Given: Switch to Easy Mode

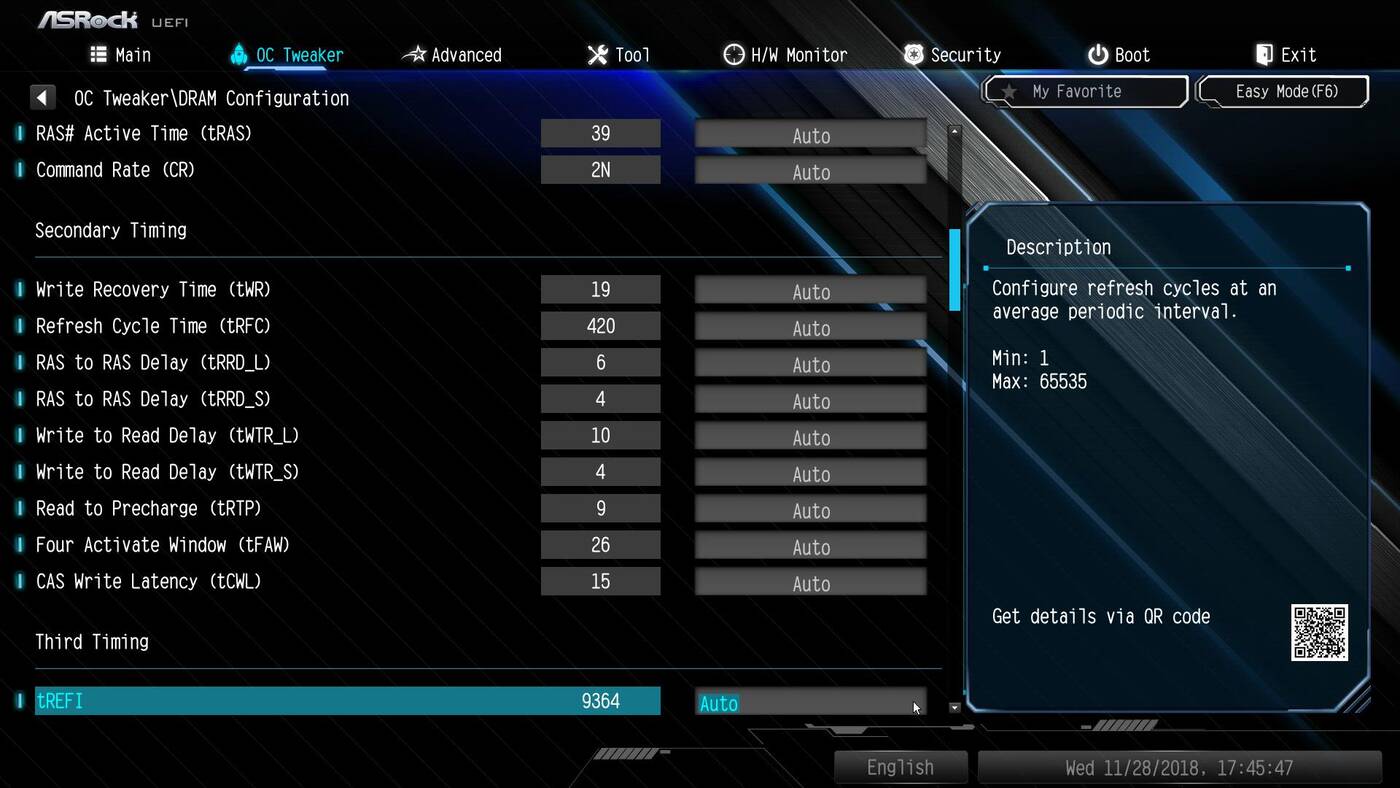Looking at the screenshot, I should (x=1283, y=92).
